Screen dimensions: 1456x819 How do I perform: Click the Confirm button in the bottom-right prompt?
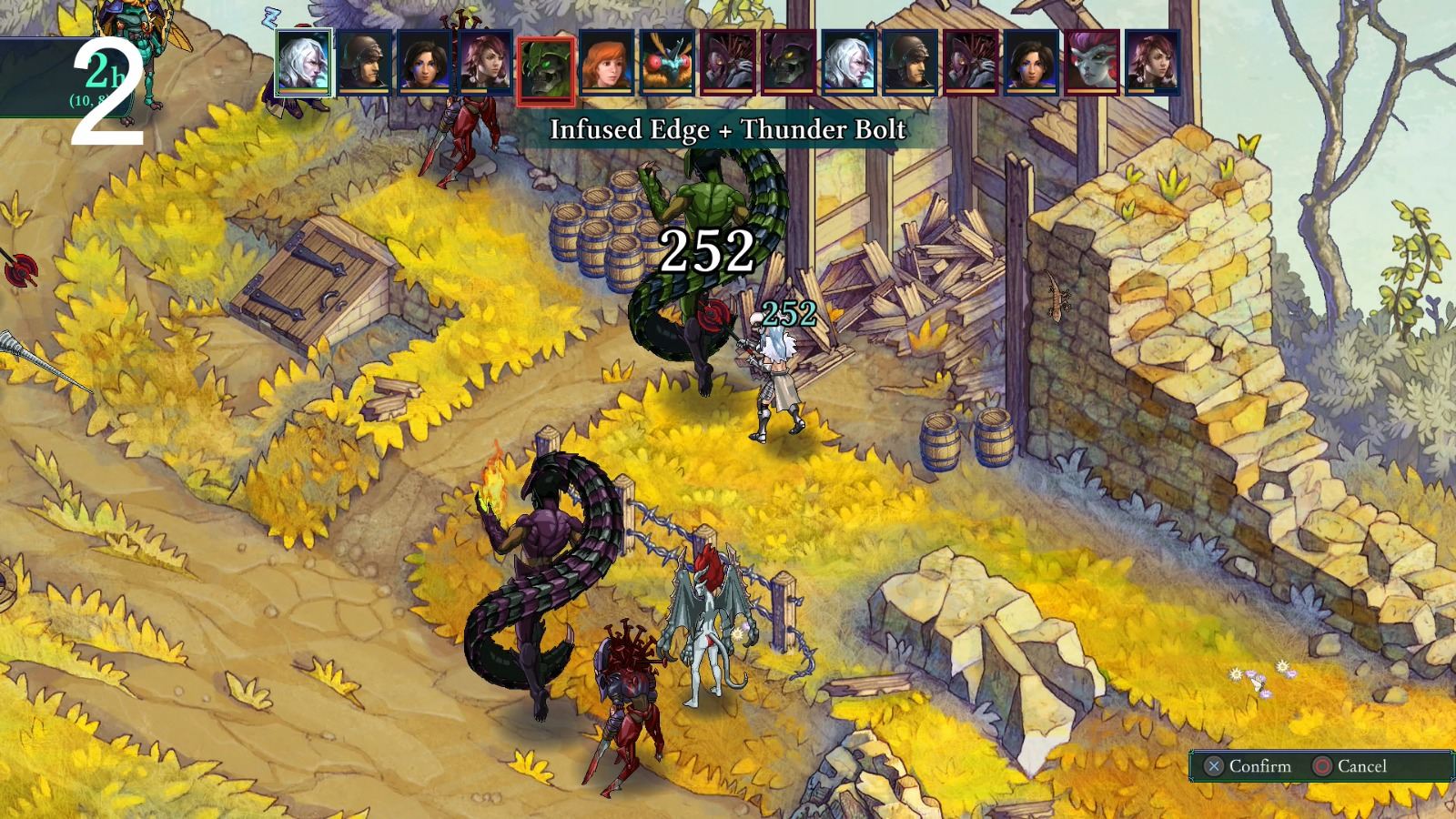click(x=1260, y=766)
